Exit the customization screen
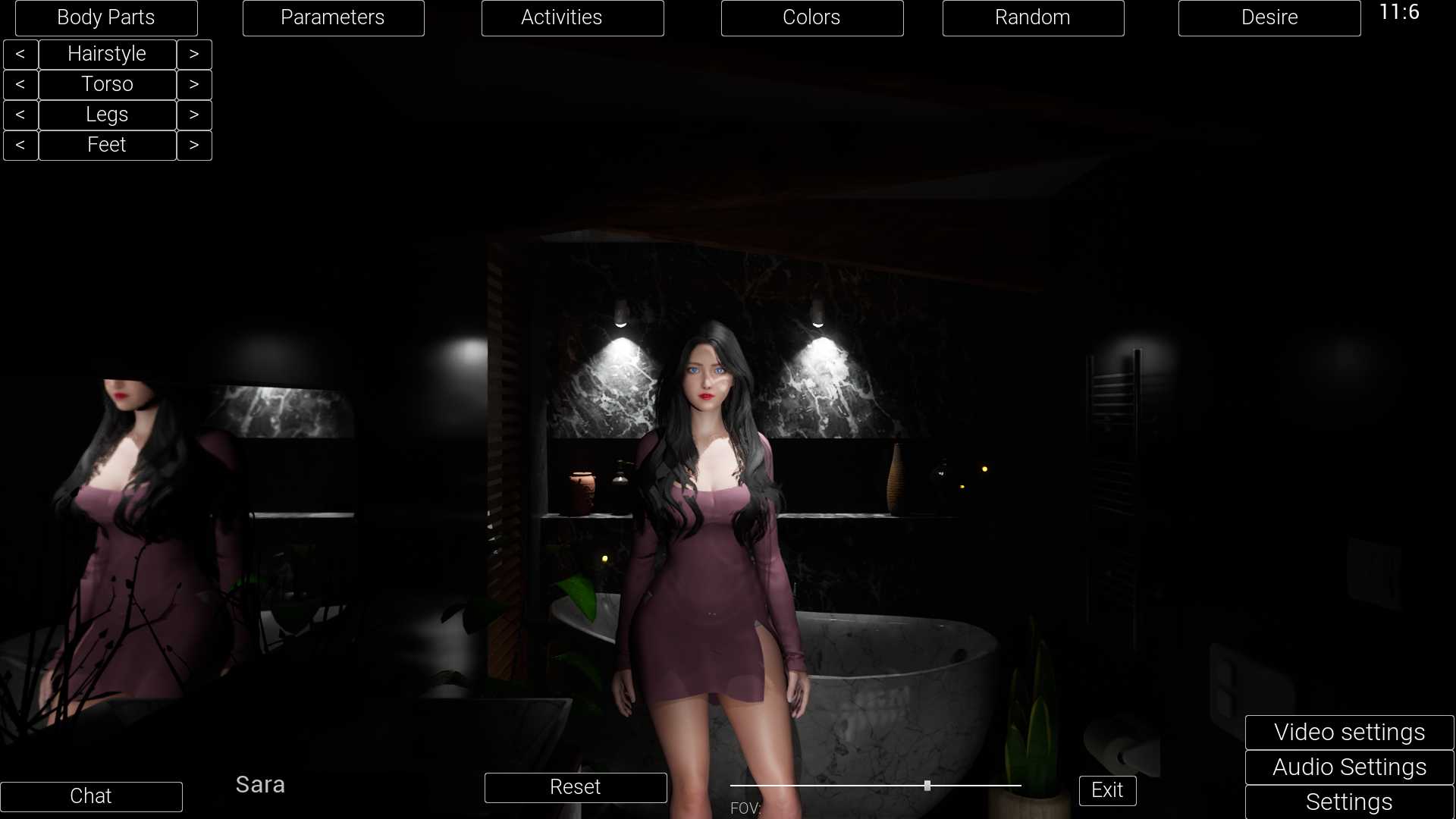 pyautogui.click(x=1107, y=790)
